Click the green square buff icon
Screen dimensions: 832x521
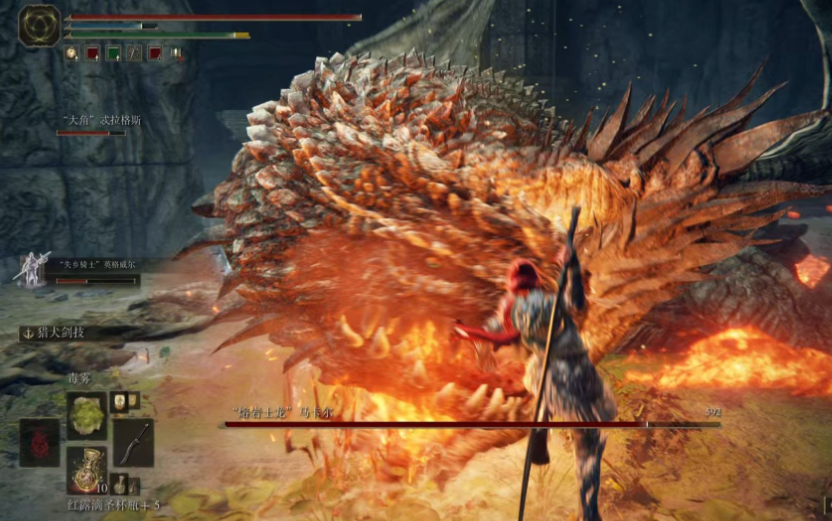pyautogui.click(x=114, y=53)
